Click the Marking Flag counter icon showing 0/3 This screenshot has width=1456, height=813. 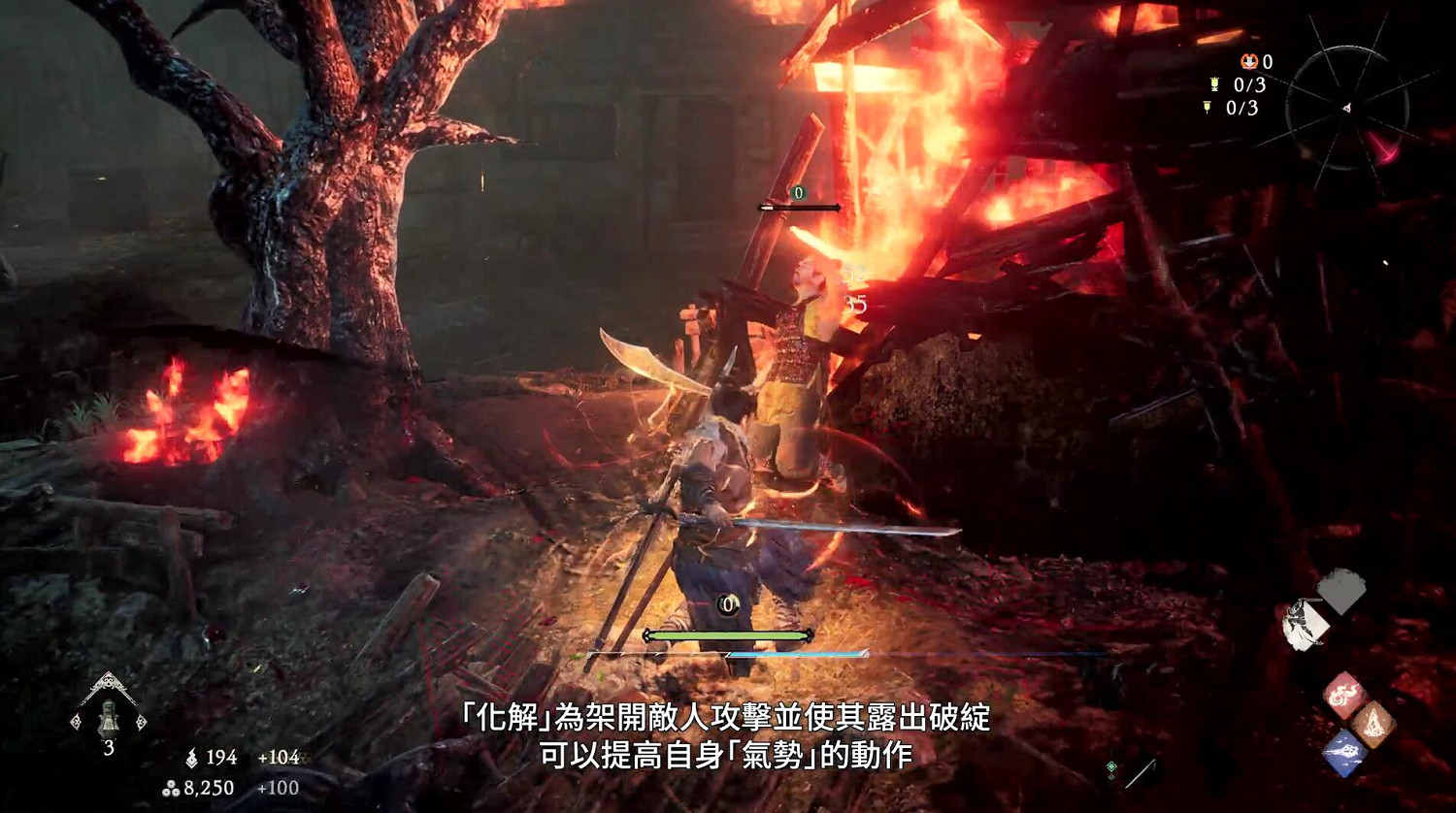(x=1208, y=107)
